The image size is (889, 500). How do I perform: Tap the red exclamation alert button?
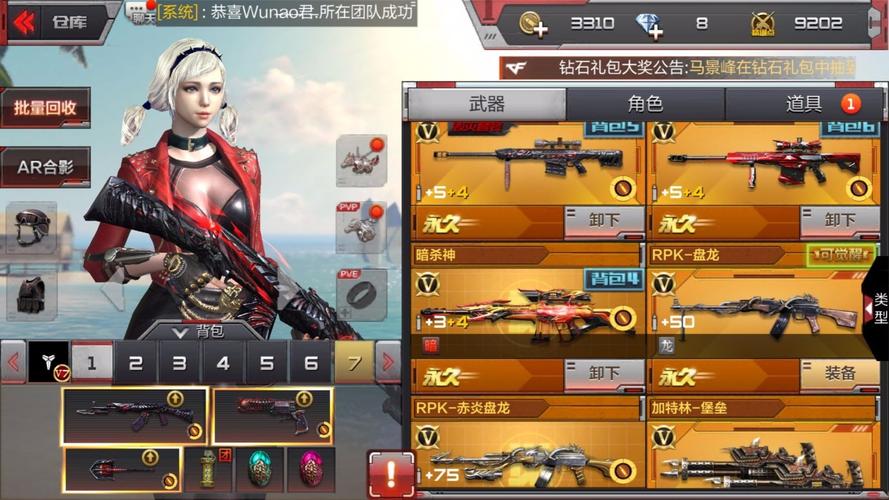pyautogui.click(x=391, y=472)
